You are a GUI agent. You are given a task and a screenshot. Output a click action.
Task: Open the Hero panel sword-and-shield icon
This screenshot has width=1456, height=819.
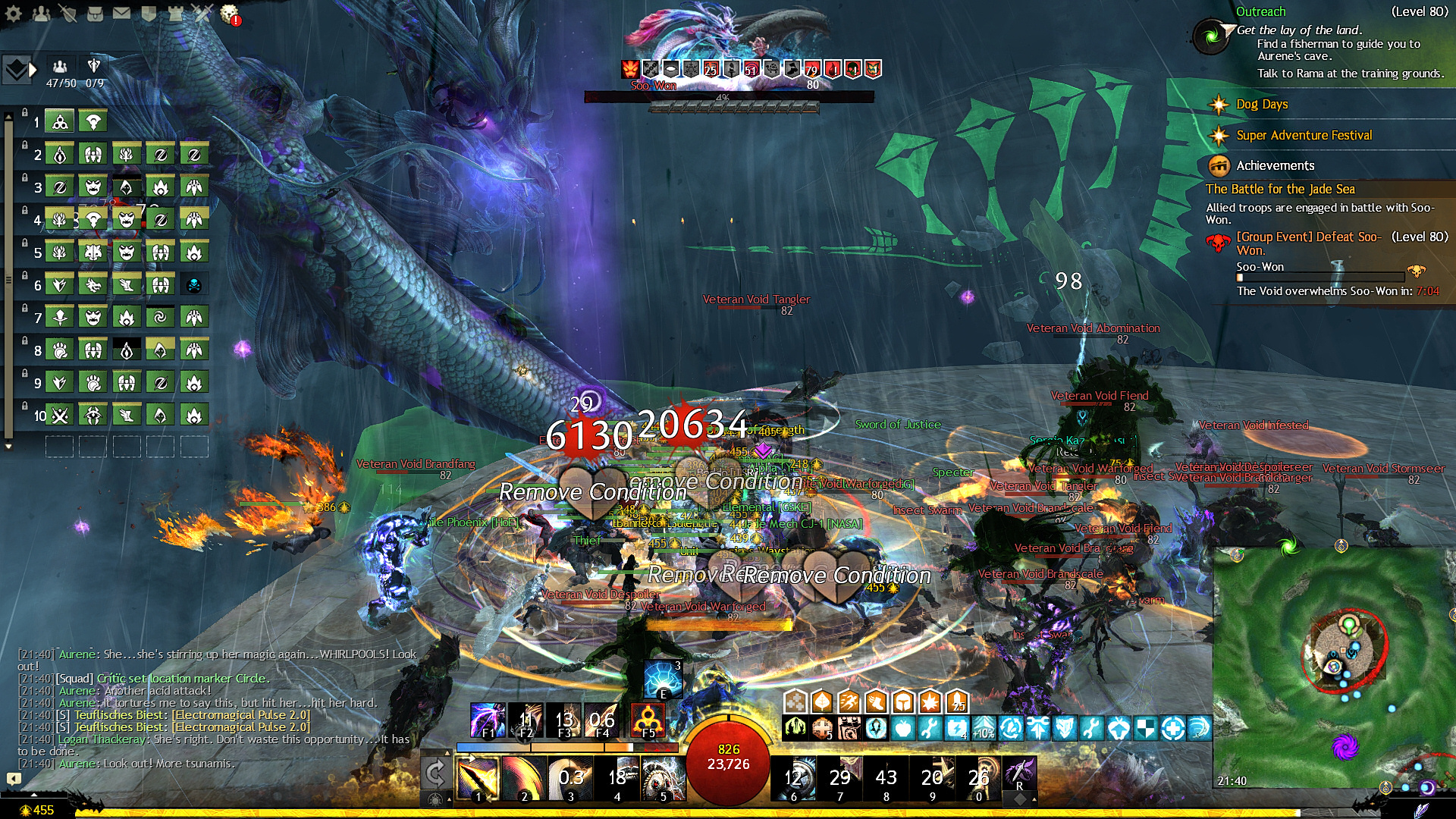pos(67,13)
